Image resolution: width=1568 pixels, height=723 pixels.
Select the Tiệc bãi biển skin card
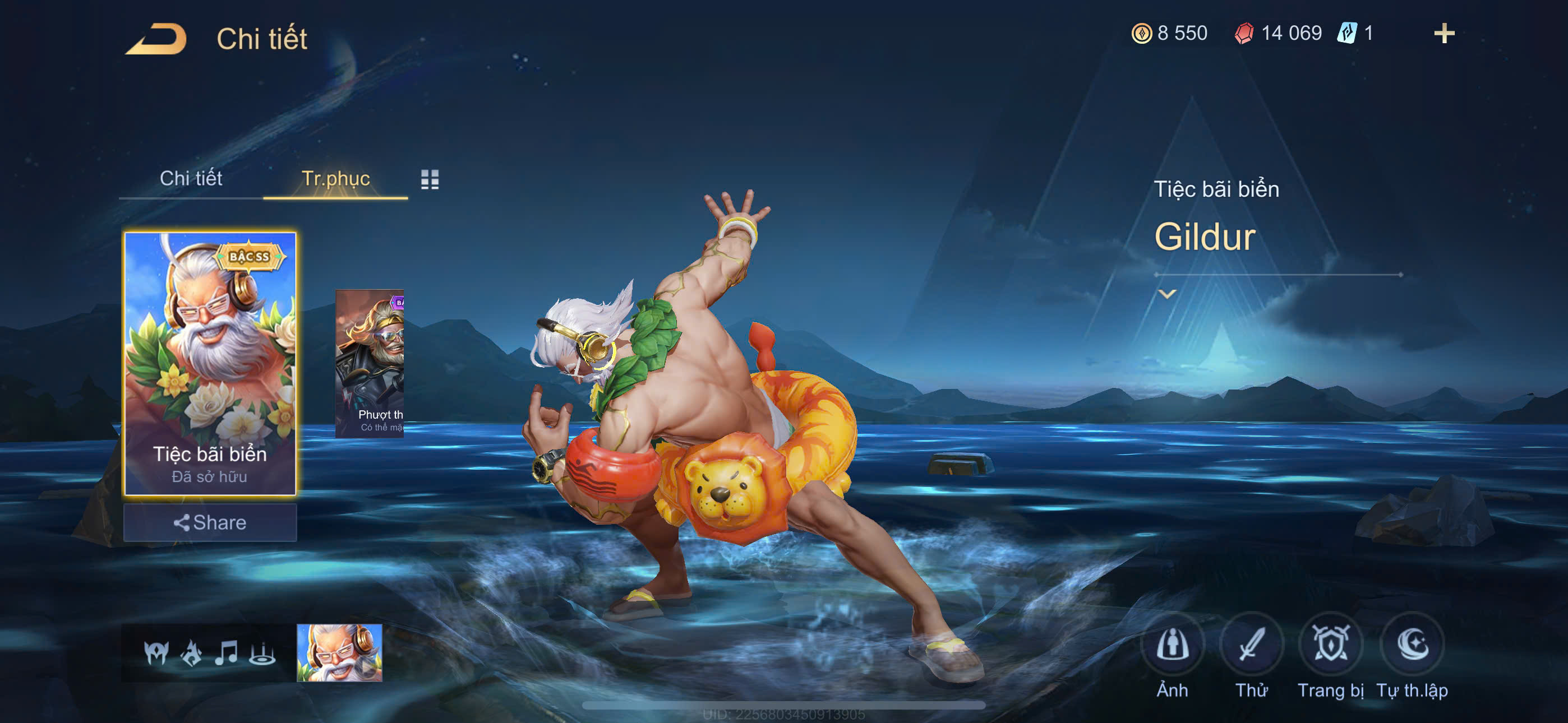pos(210,363)
